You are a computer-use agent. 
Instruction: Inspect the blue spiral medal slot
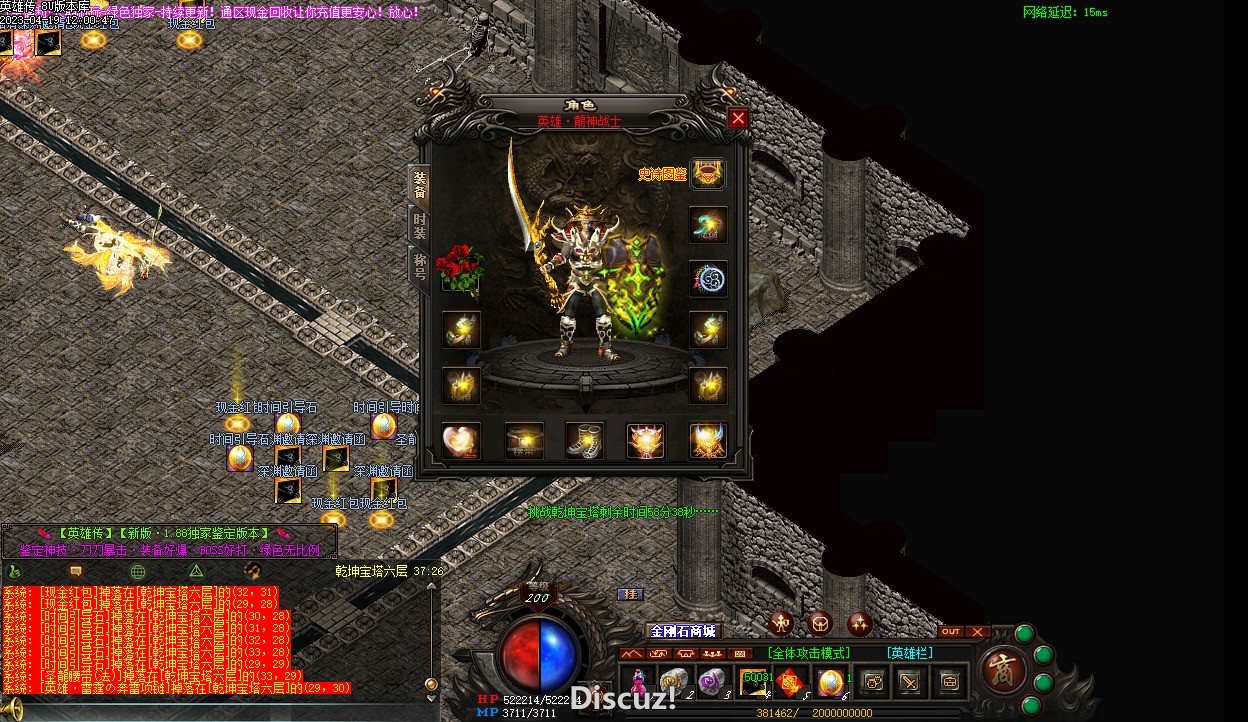(x=708, y=279)
